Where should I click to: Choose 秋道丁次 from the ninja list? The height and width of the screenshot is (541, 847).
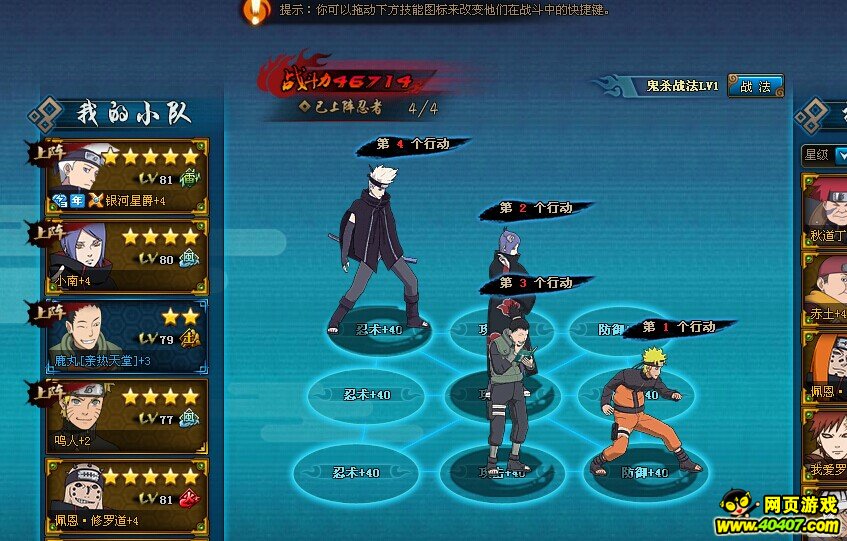click(826, 206)
